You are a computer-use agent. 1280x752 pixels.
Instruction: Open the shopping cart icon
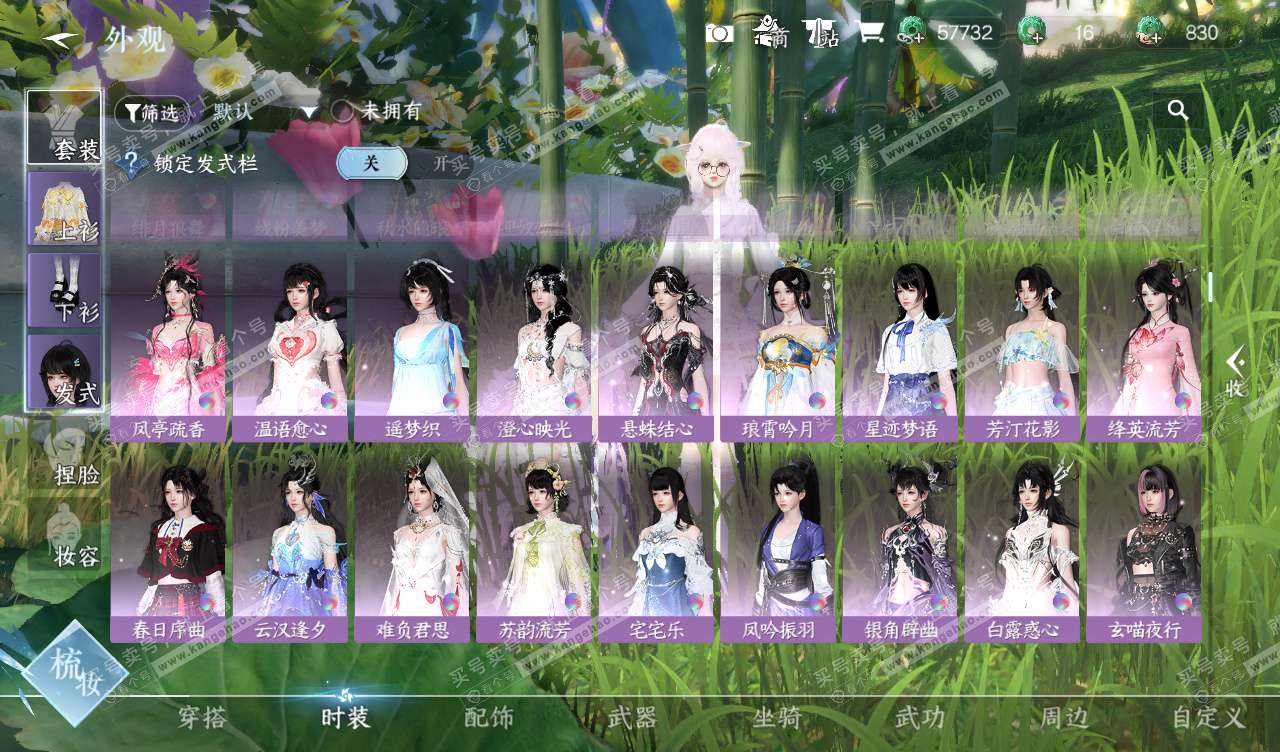870,33
